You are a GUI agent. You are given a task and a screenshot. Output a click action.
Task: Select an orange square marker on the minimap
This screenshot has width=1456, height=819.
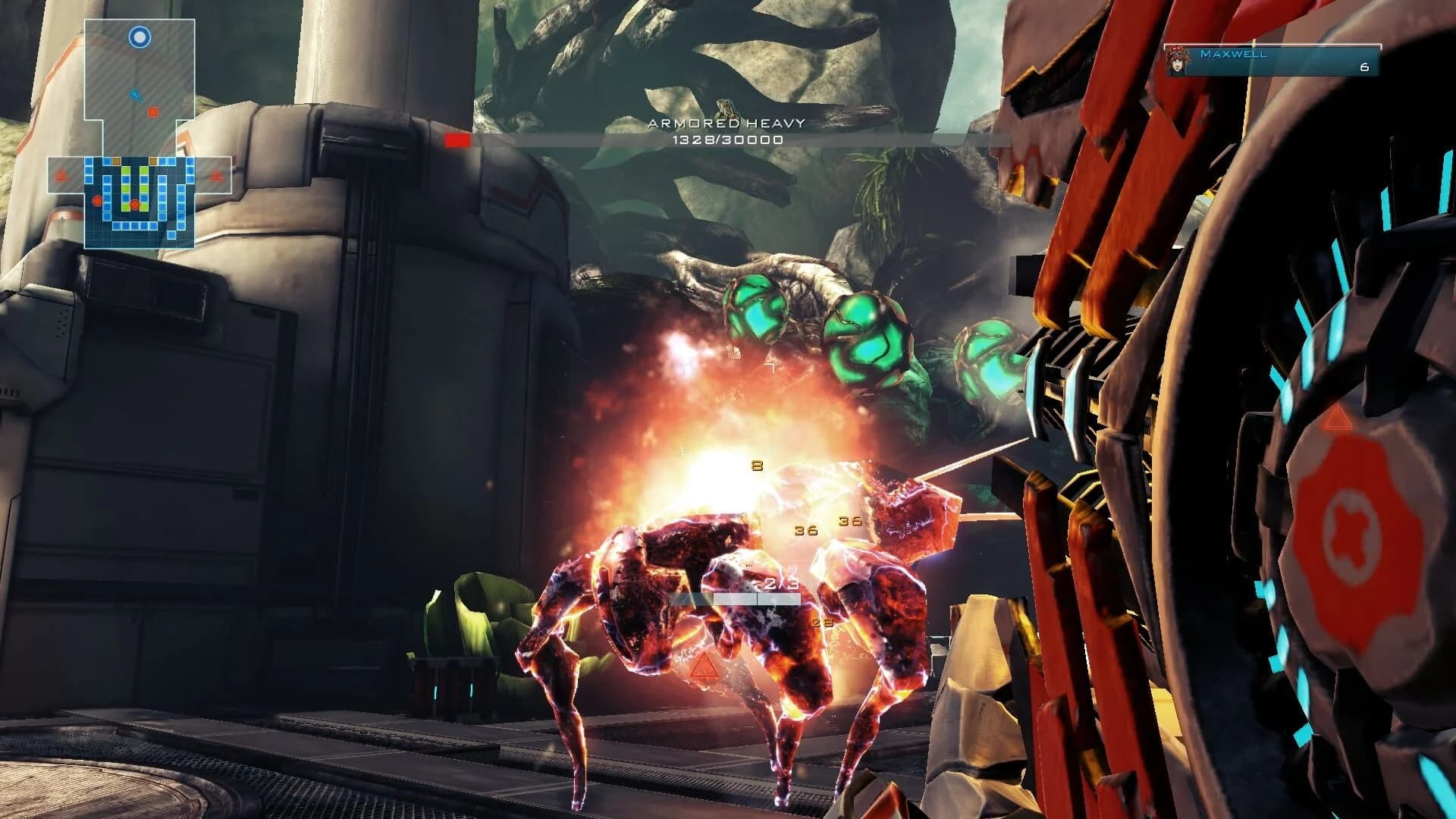[116, 161]
